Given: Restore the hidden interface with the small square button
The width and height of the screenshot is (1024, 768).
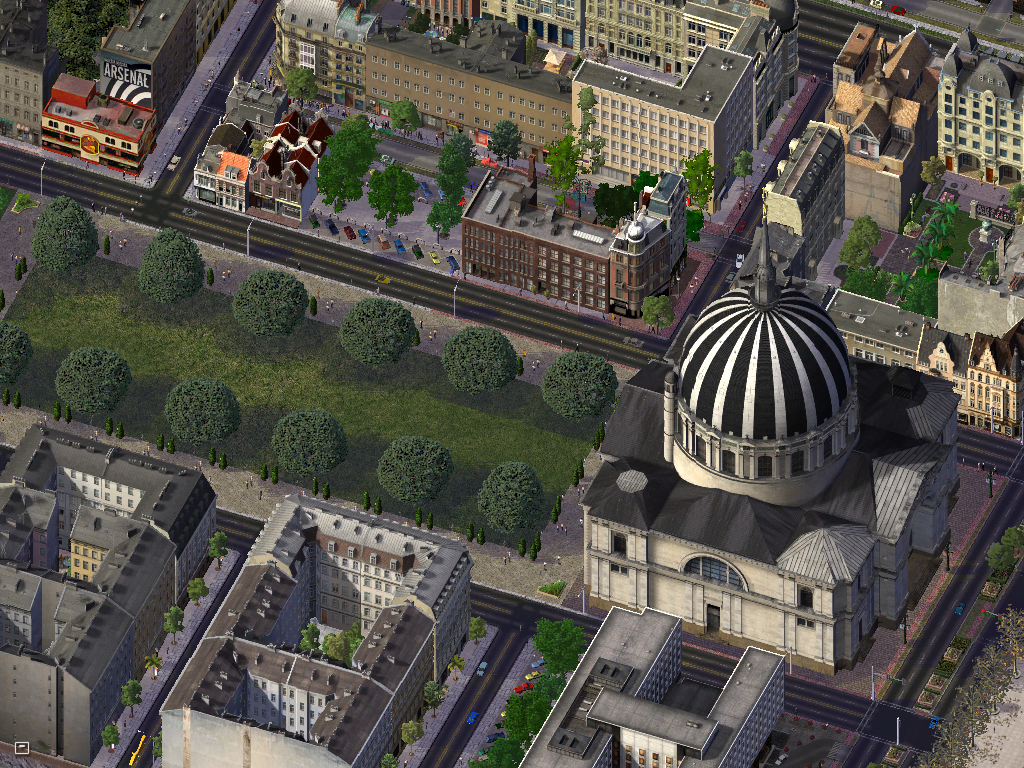Looking at the screenshot, I should pyautogui.click(x=21, y=746).
